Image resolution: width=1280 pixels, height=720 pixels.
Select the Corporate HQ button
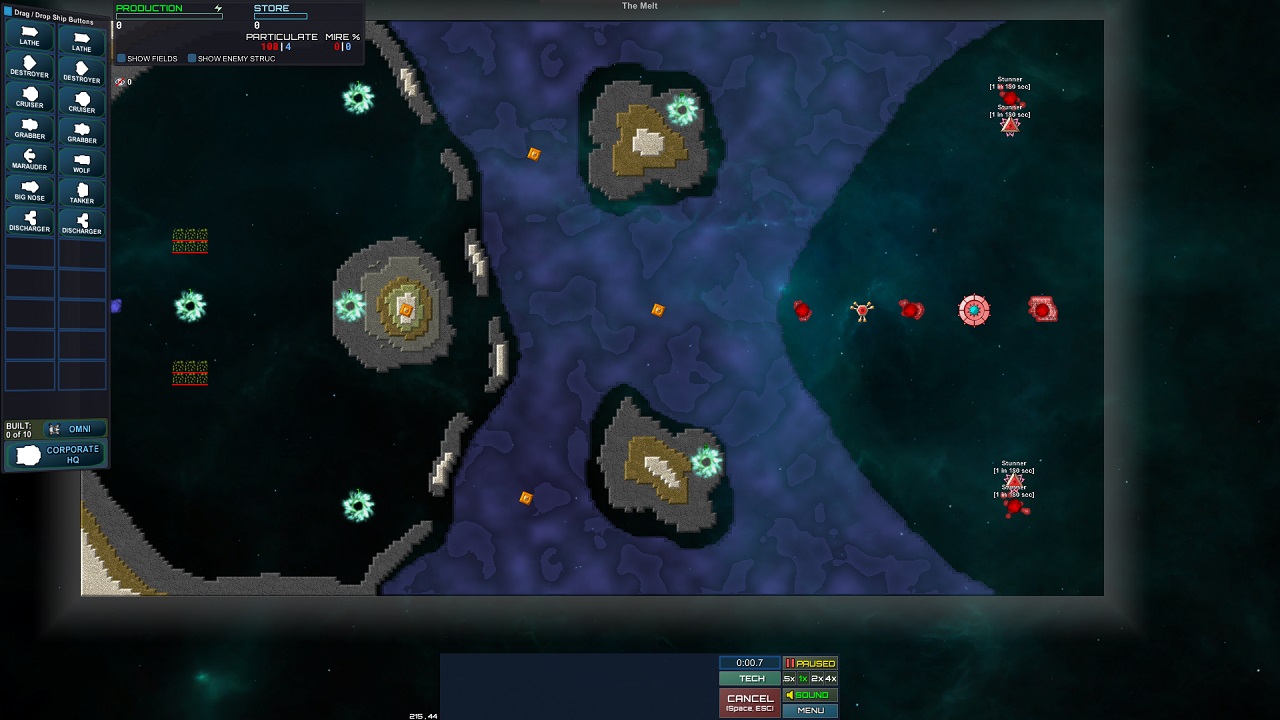57,455
